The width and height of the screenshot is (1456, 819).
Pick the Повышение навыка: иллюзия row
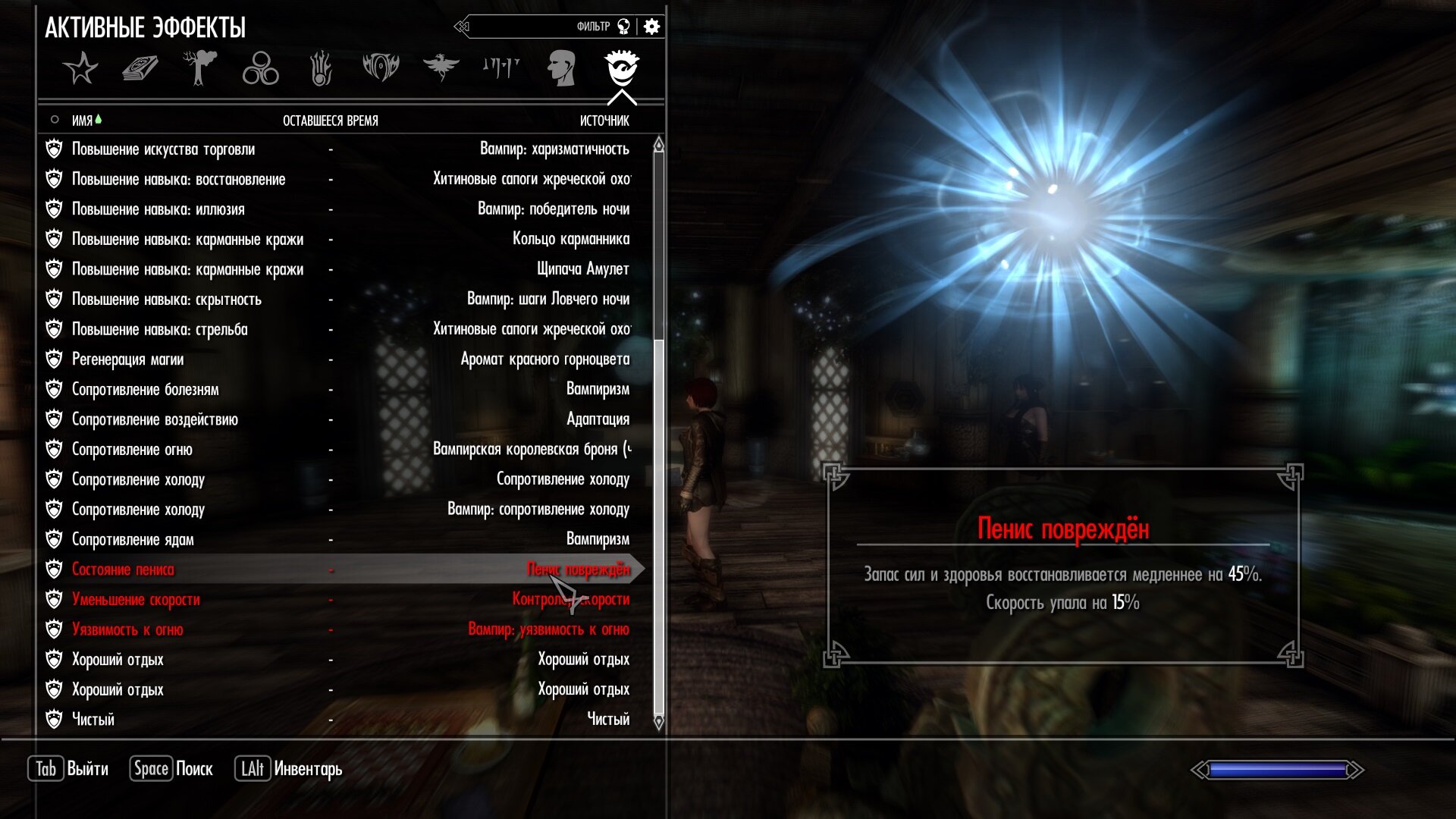coord(158,209)
